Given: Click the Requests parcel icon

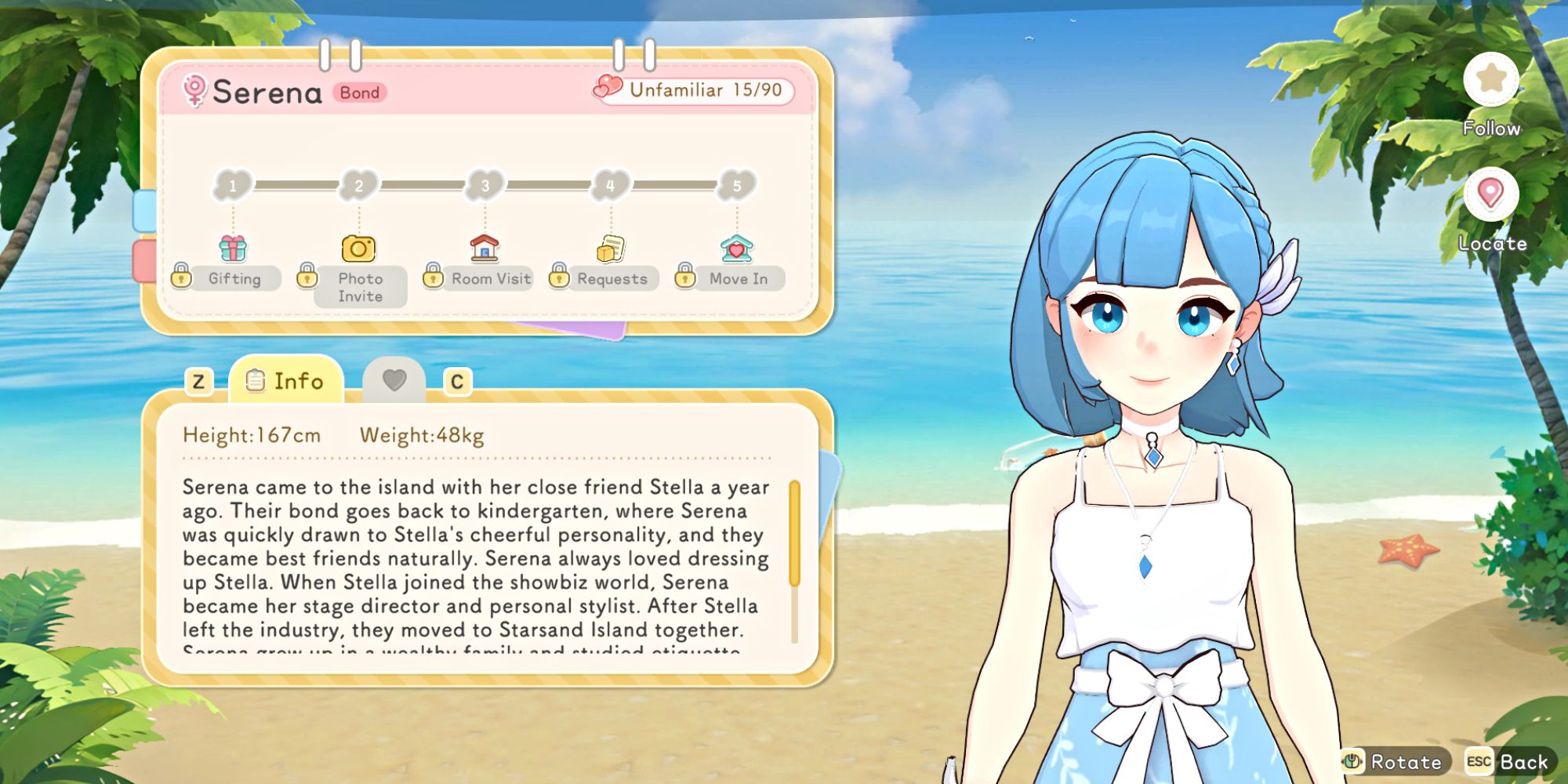Looking at the screenshot, I should (608, 247).
